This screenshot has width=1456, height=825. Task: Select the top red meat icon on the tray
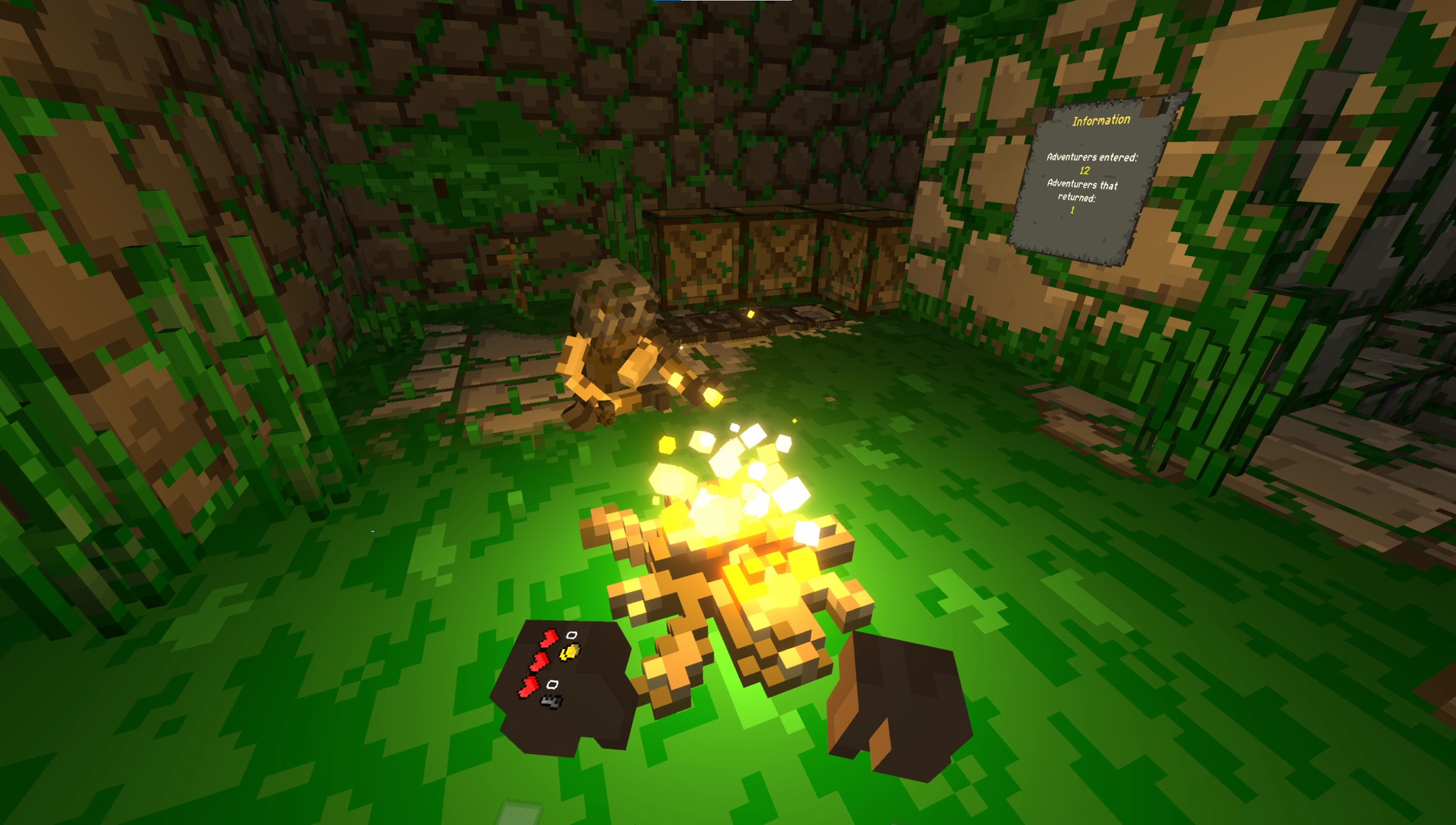pyautogui.click(x=549, y=637)
